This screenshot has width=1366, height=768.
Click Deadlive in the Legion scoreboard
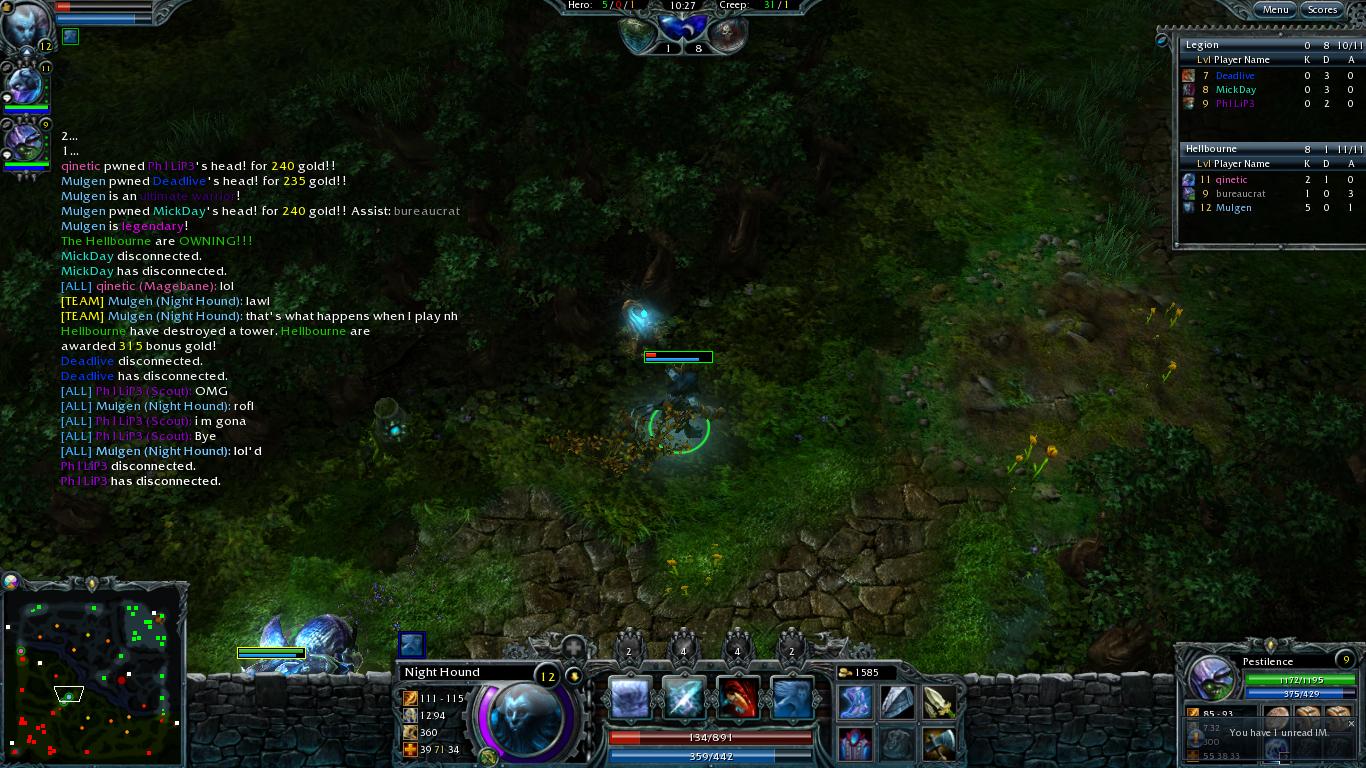click(x=1235, y=76)
